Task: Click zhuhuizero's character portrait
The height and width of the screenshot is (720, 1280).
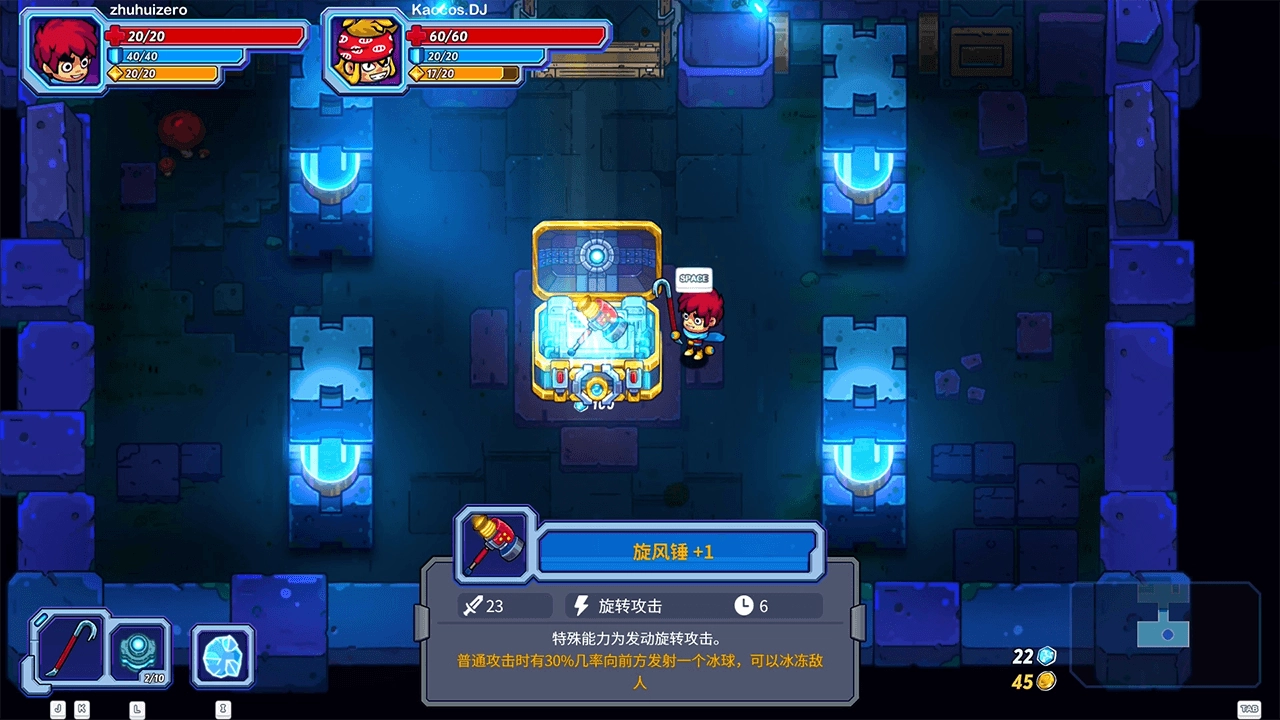Action: click(x=60, y=50)
